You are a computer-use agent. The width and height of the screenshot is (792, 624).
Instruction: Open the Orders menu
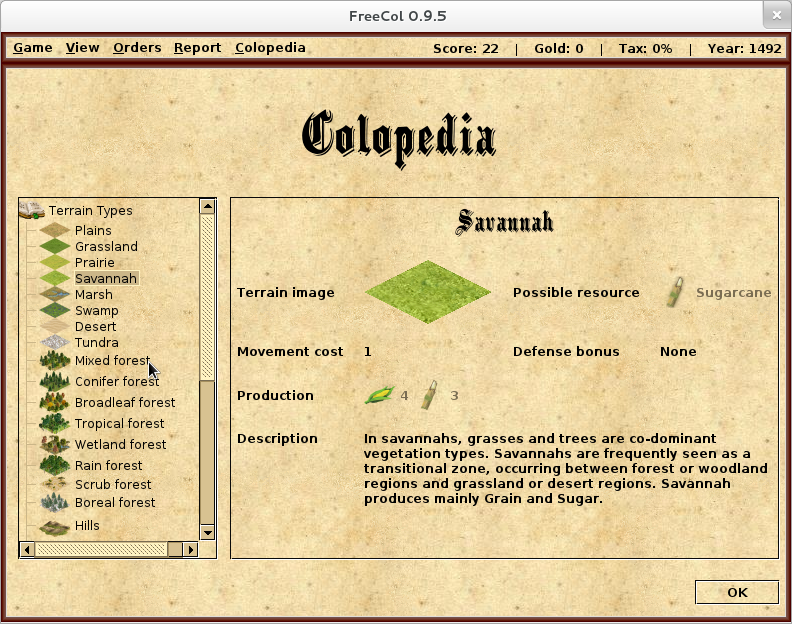click(137, 48)
